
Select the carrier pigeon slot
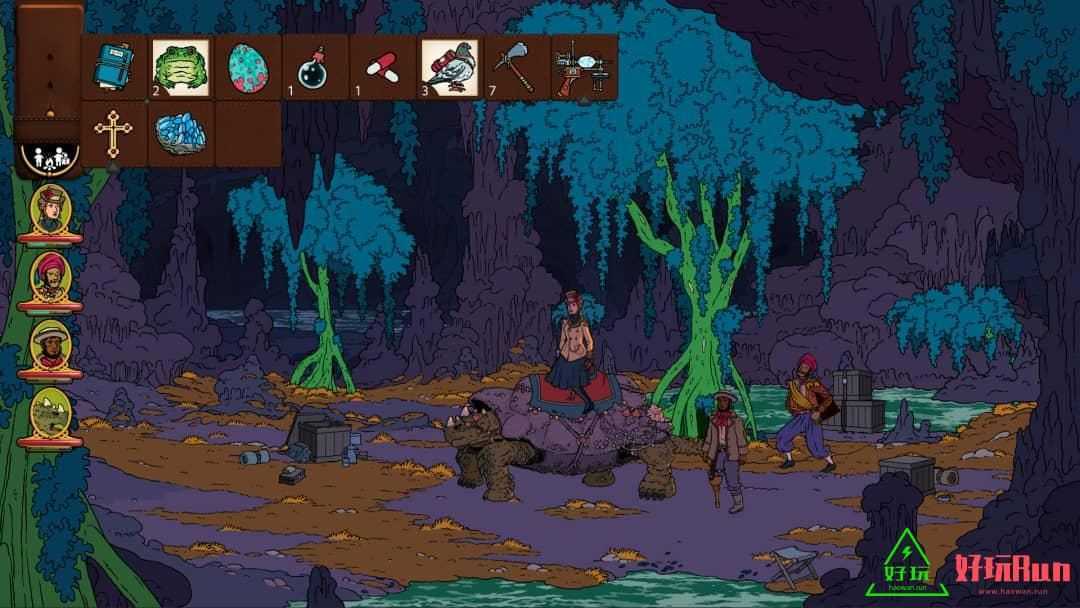[x=449, y=68]
